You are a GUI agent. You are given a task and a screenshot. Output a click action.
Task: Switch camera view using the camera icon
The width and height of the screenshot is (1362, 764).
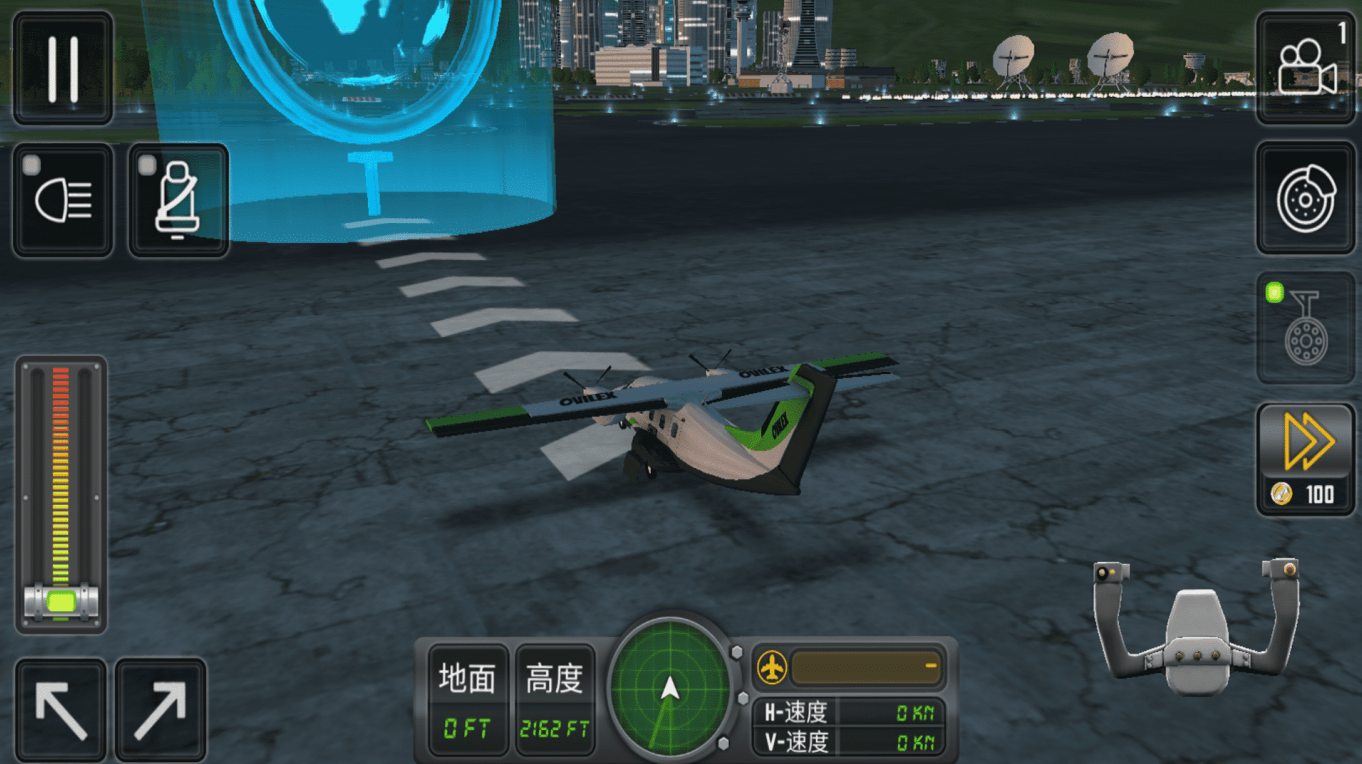(1305, 66)
